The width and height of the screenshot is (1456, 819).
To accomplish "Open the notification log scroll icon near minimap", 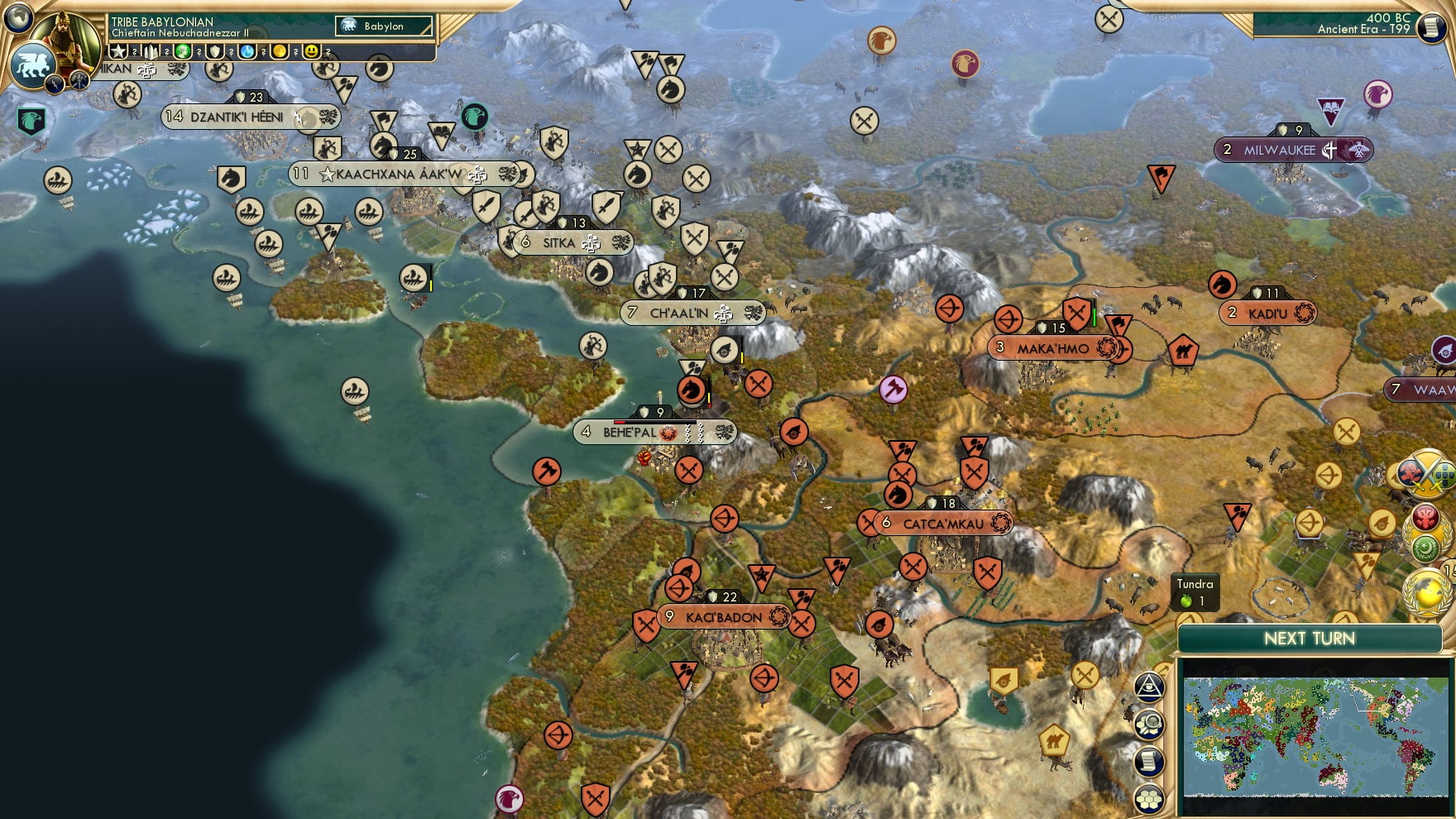I will [1150, 761].
